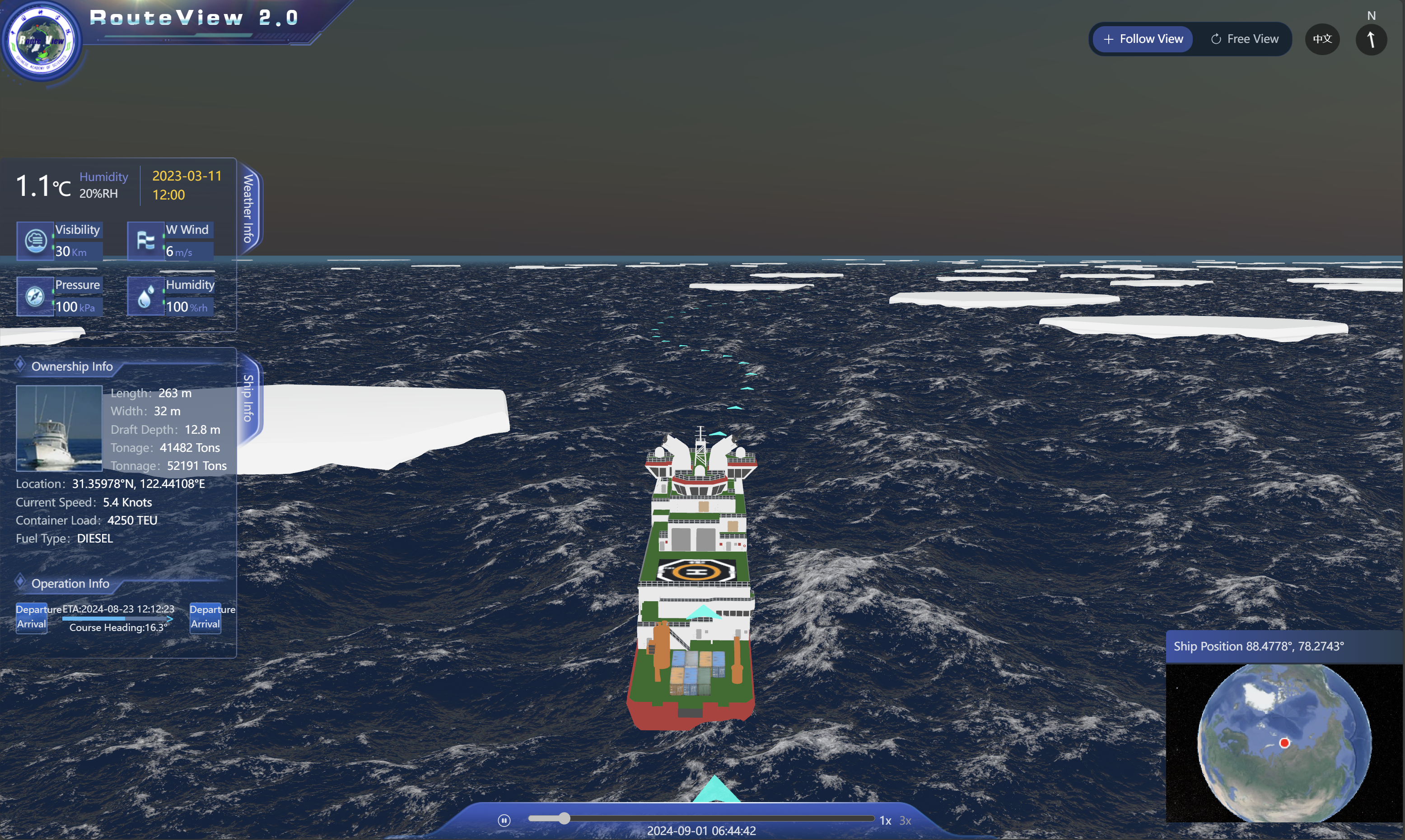The width and height of the screenshot is (1405, 840).
Task: Switch to Follow View mode
Action: (x=1143, y=39)
